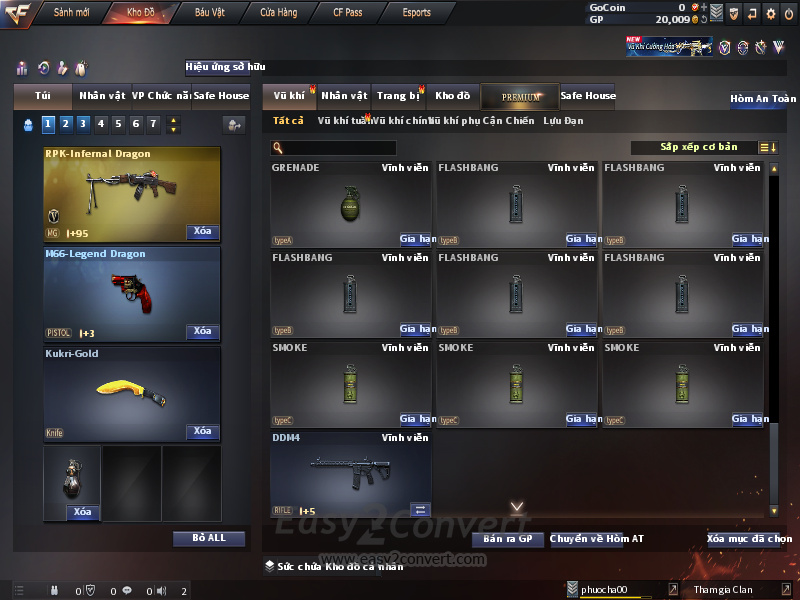Select the DDM4 rifle item

[350, 474]
